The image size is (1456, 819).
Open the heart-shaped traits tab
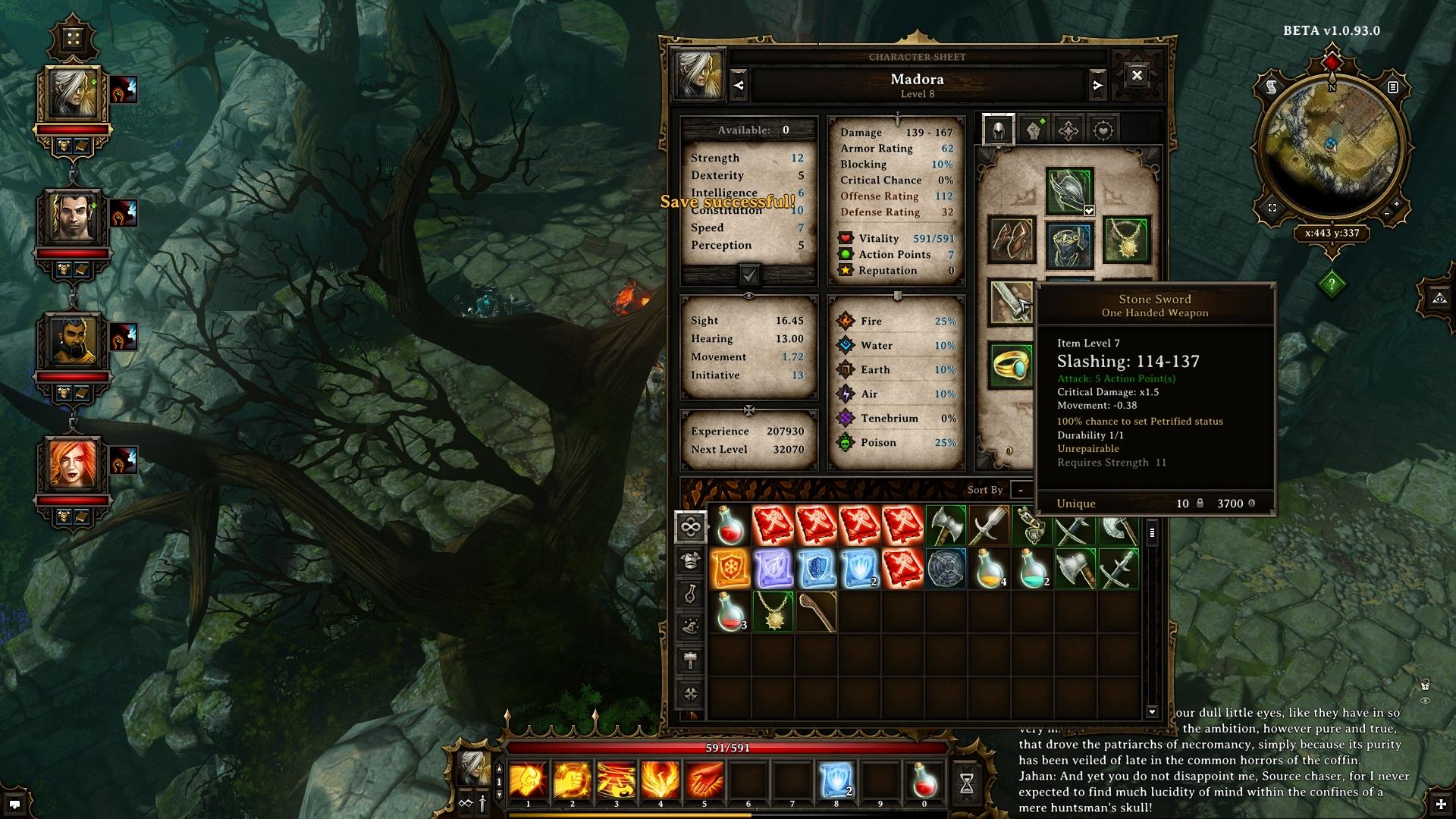[1103, 130]
